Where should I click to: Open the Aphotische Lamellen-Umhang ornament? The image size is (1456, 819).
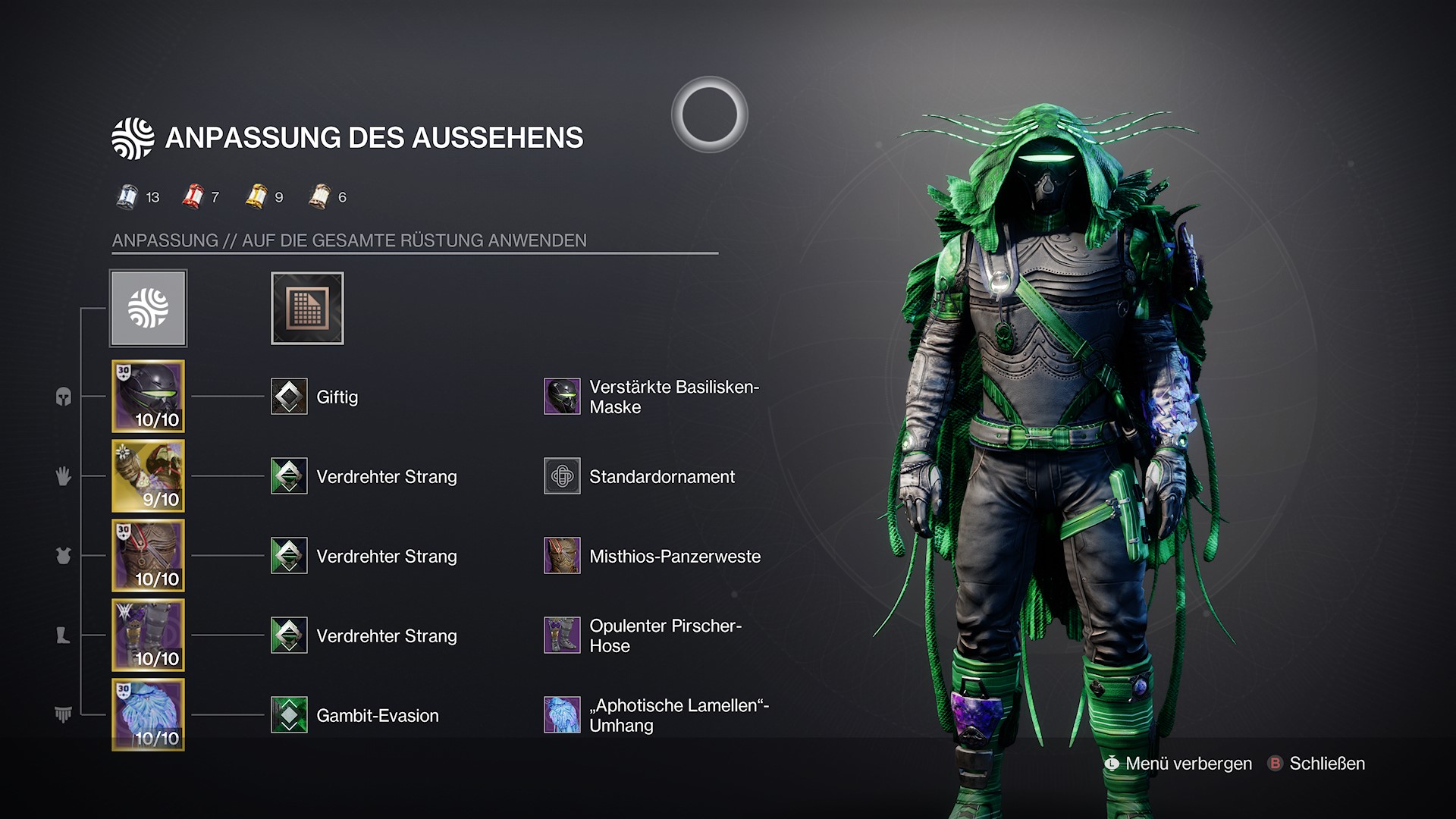[x=562, y=715]
